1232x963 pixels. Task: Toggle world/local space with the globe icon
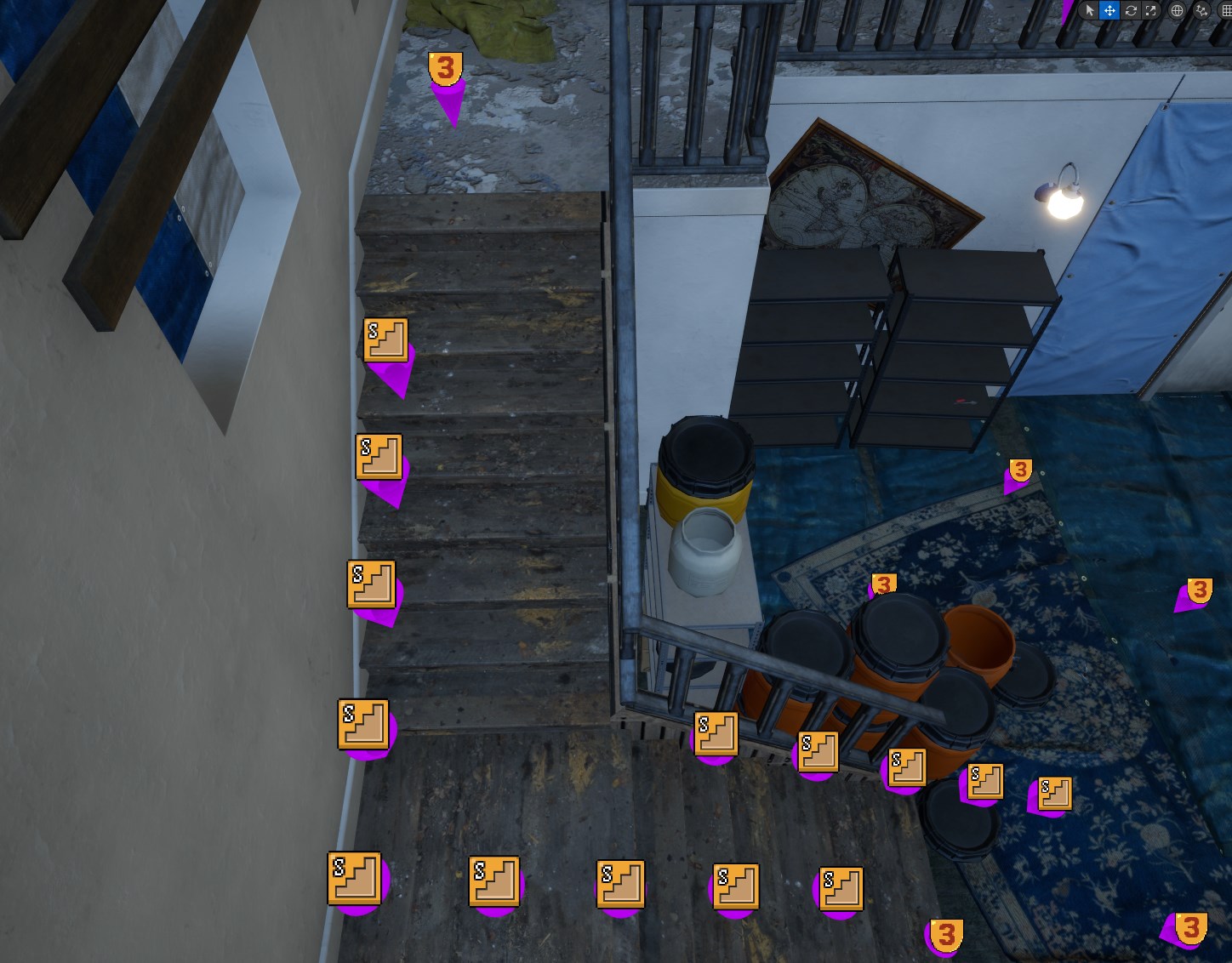click(1178, 10)
